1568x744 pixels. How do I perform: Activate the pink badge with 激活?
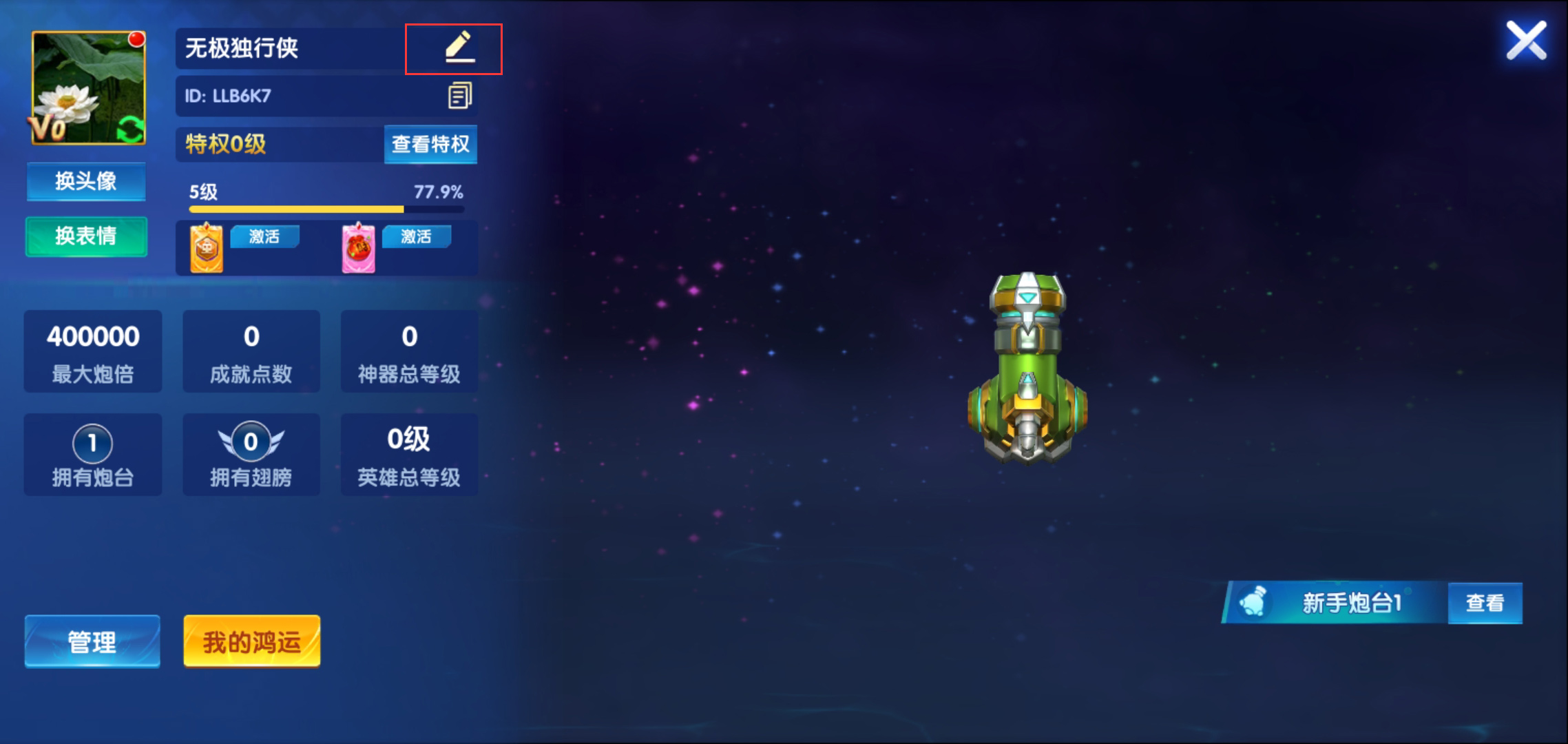click(417, 236)
